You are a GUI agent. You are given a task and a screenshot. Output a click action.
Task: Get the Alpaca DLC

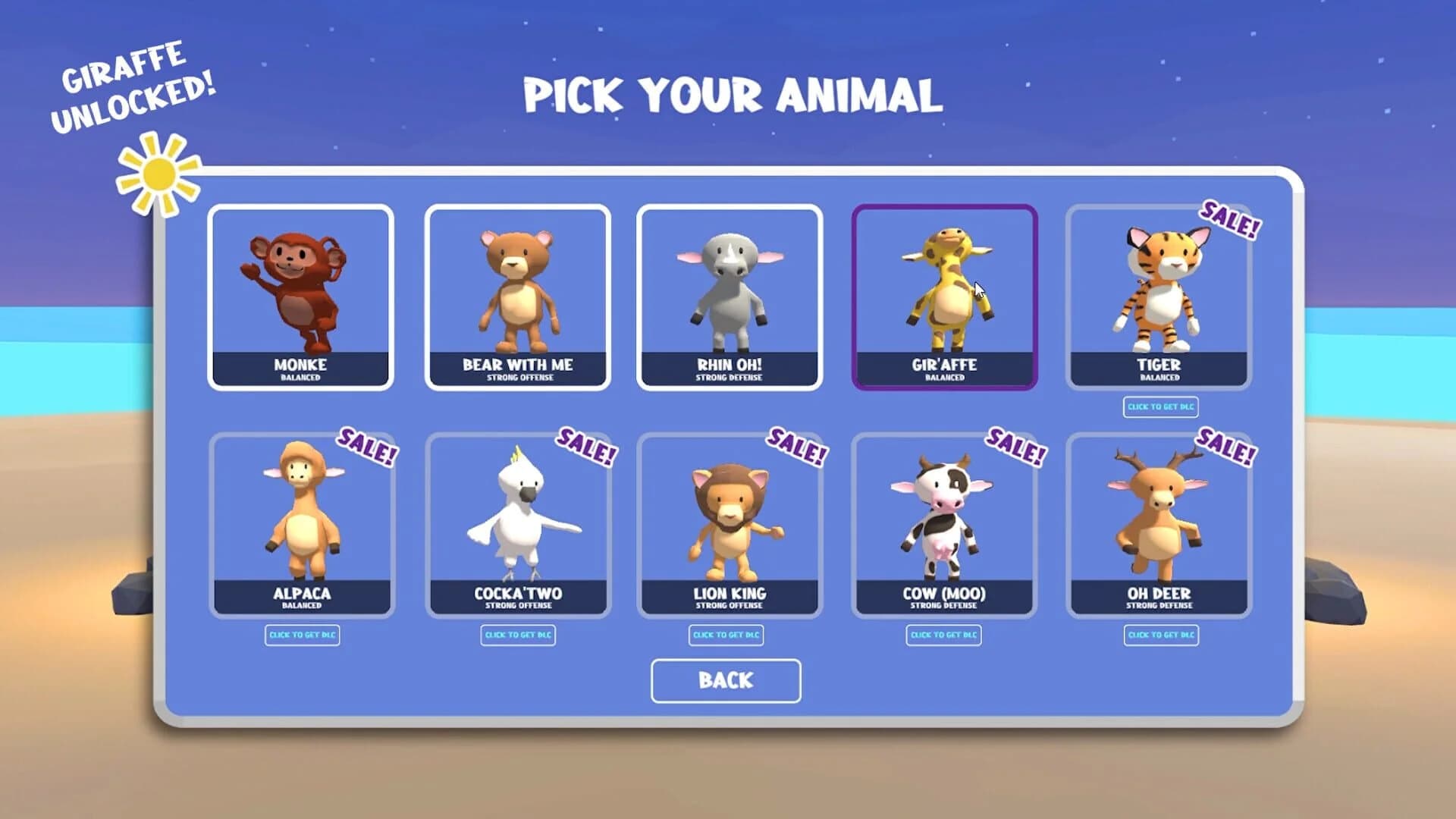(x=303, y=635)
